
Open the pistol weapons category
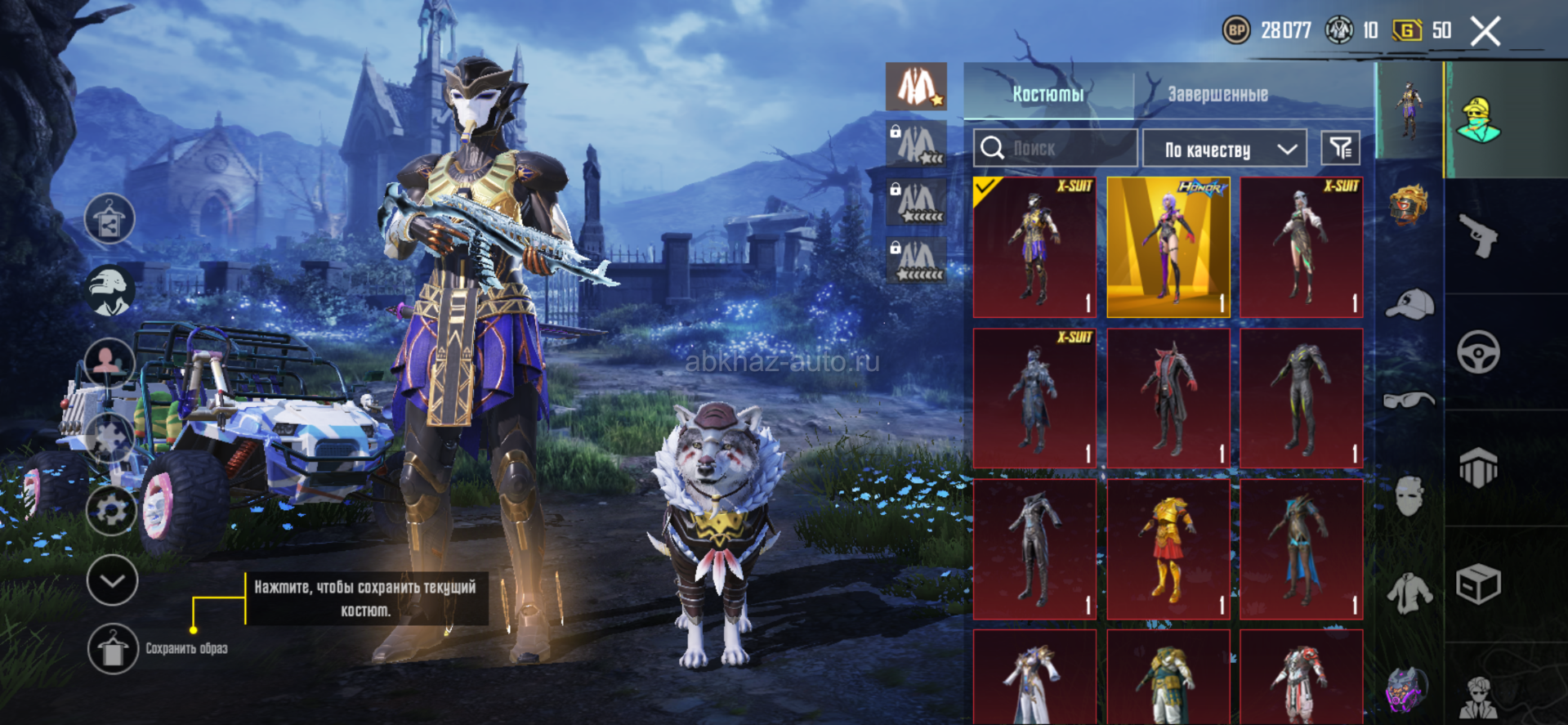[x=1479, y=237]
